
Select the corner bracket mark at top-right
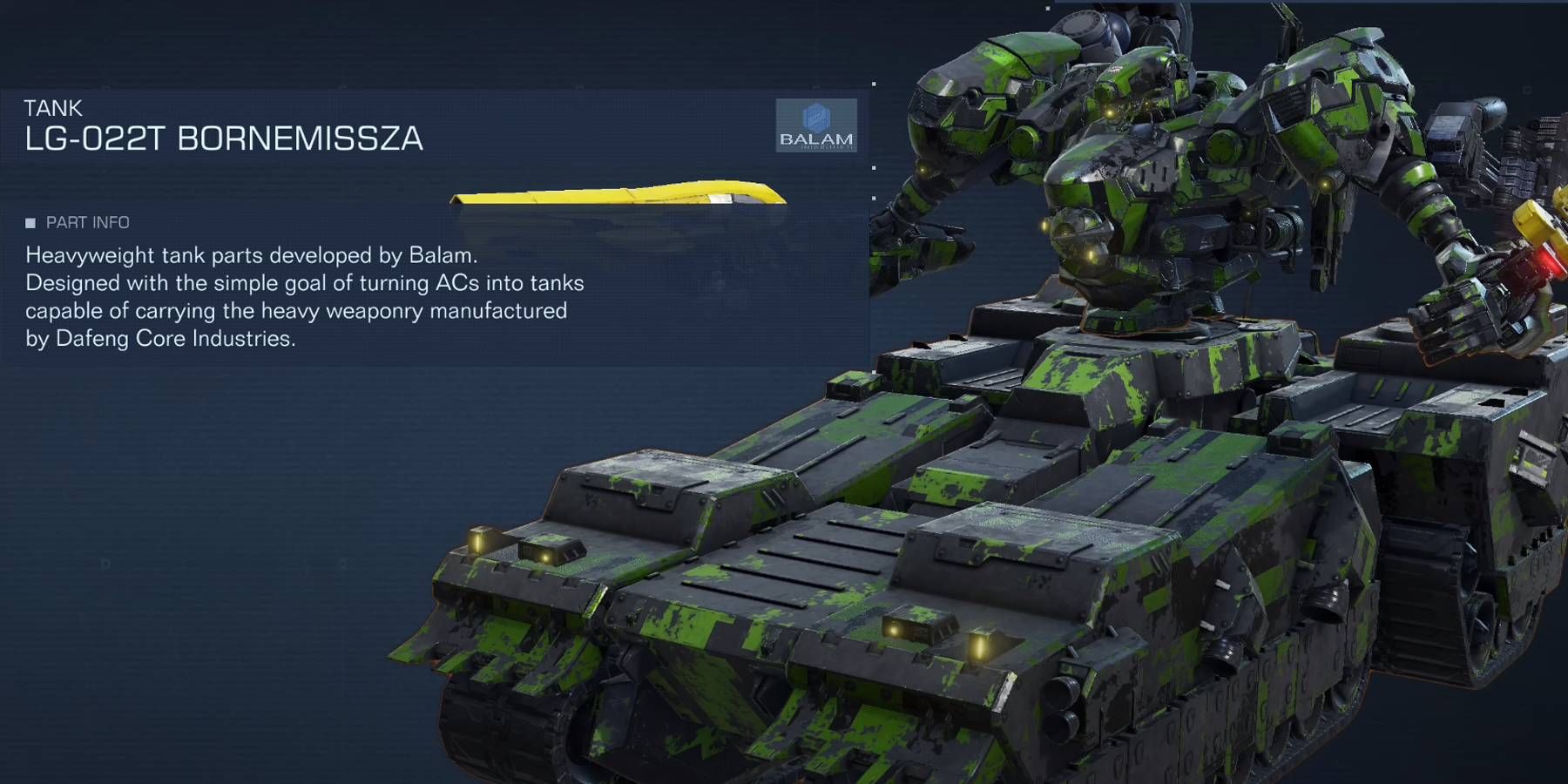click(1526, 89)
